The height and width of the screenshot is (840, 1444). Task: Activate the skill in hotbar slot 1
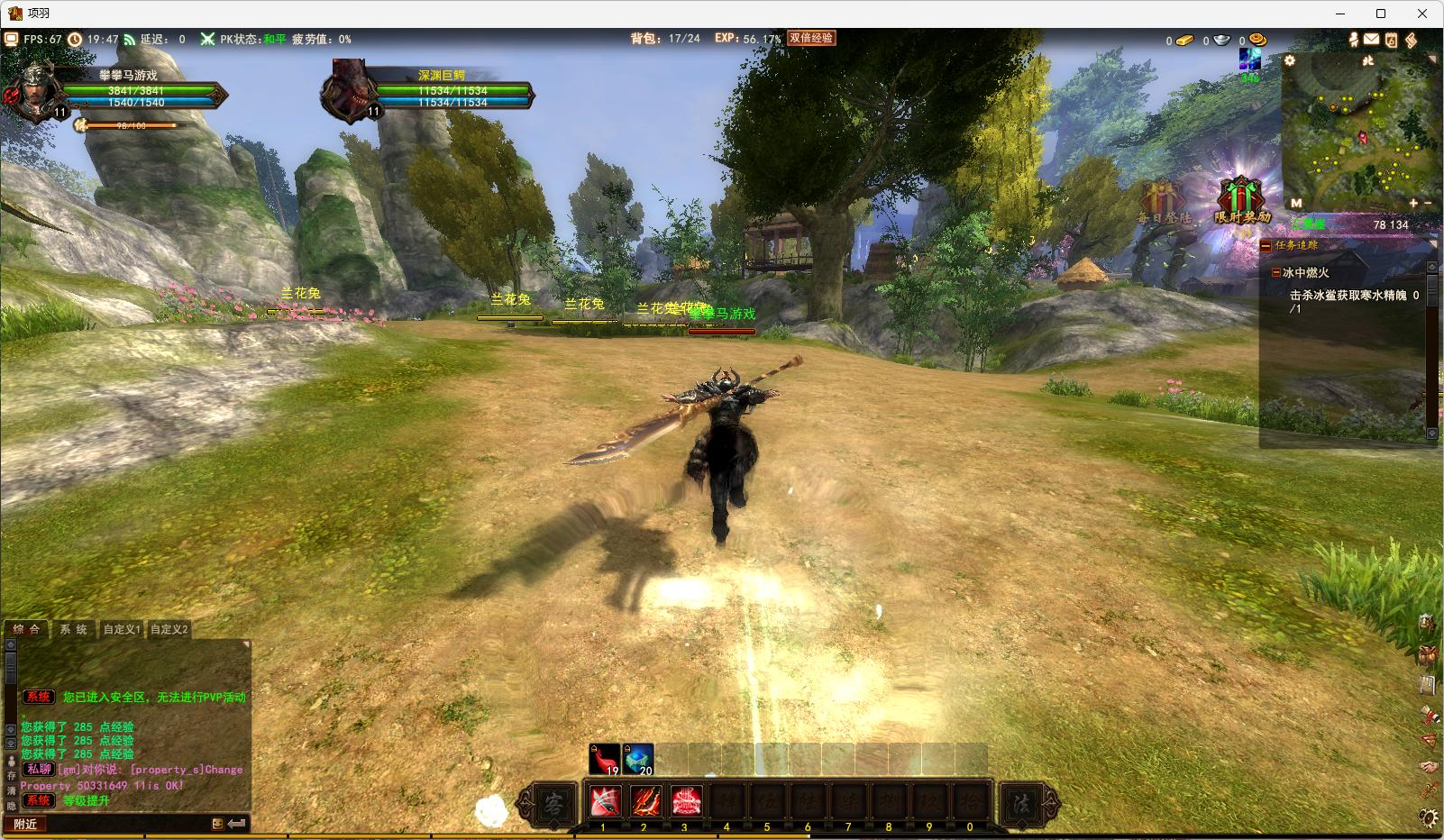604,800
